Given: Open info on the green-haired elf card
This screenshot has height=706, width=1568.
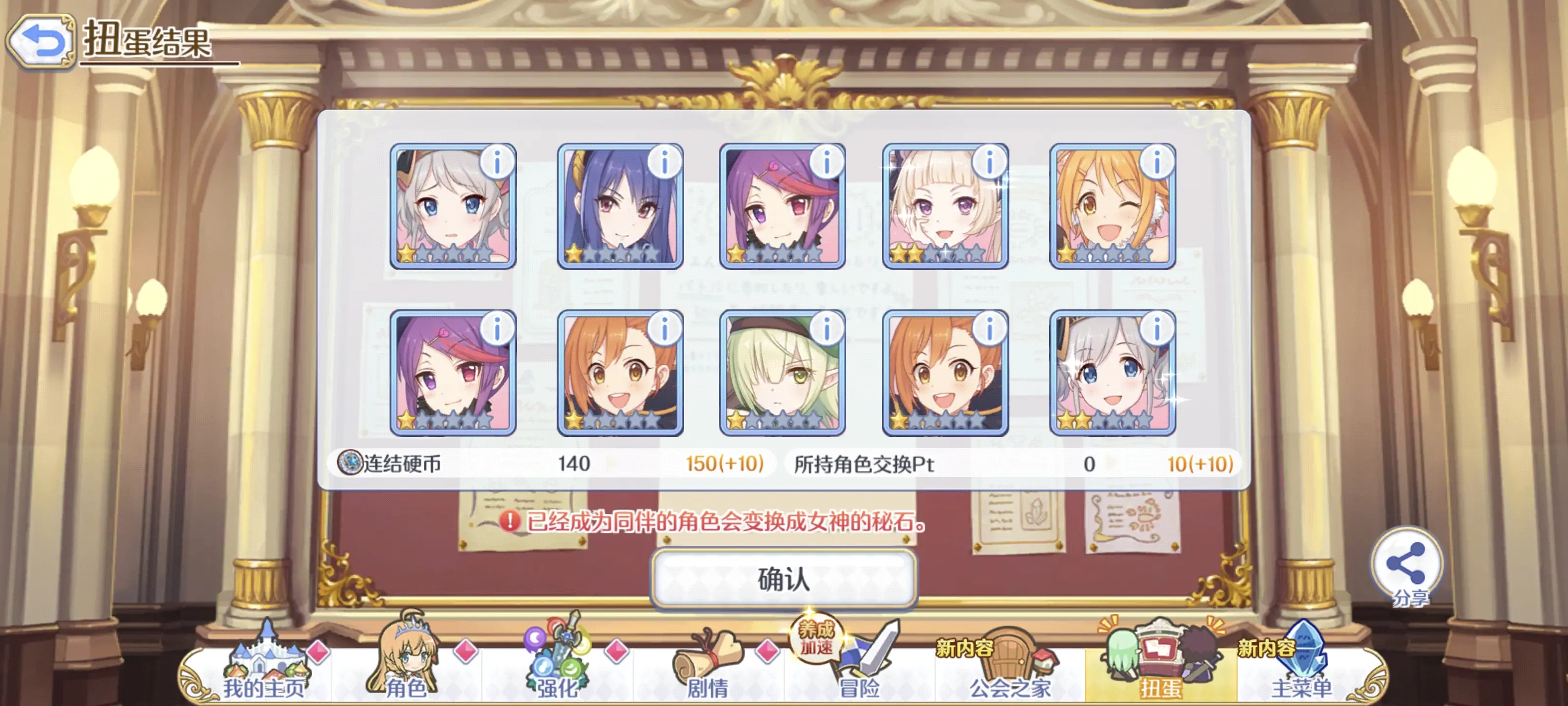Looking at the screenshot, I should click(x=826, y=329).
